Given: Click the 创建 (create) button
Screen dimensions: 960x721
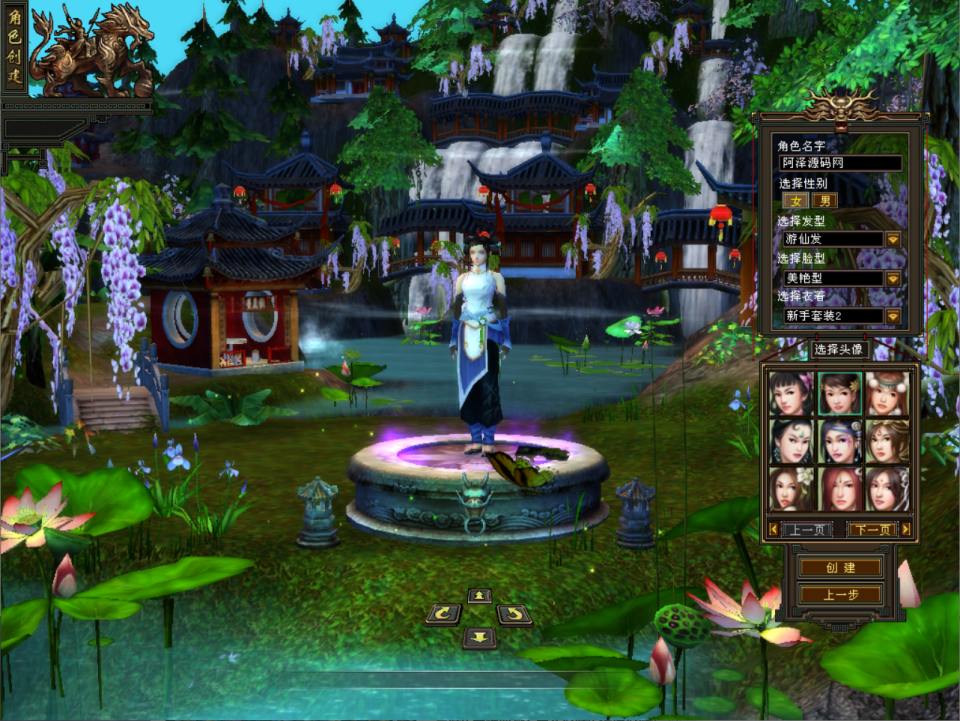Looking at the screenshot, I should pyautogui.click(x=840, y=567).
